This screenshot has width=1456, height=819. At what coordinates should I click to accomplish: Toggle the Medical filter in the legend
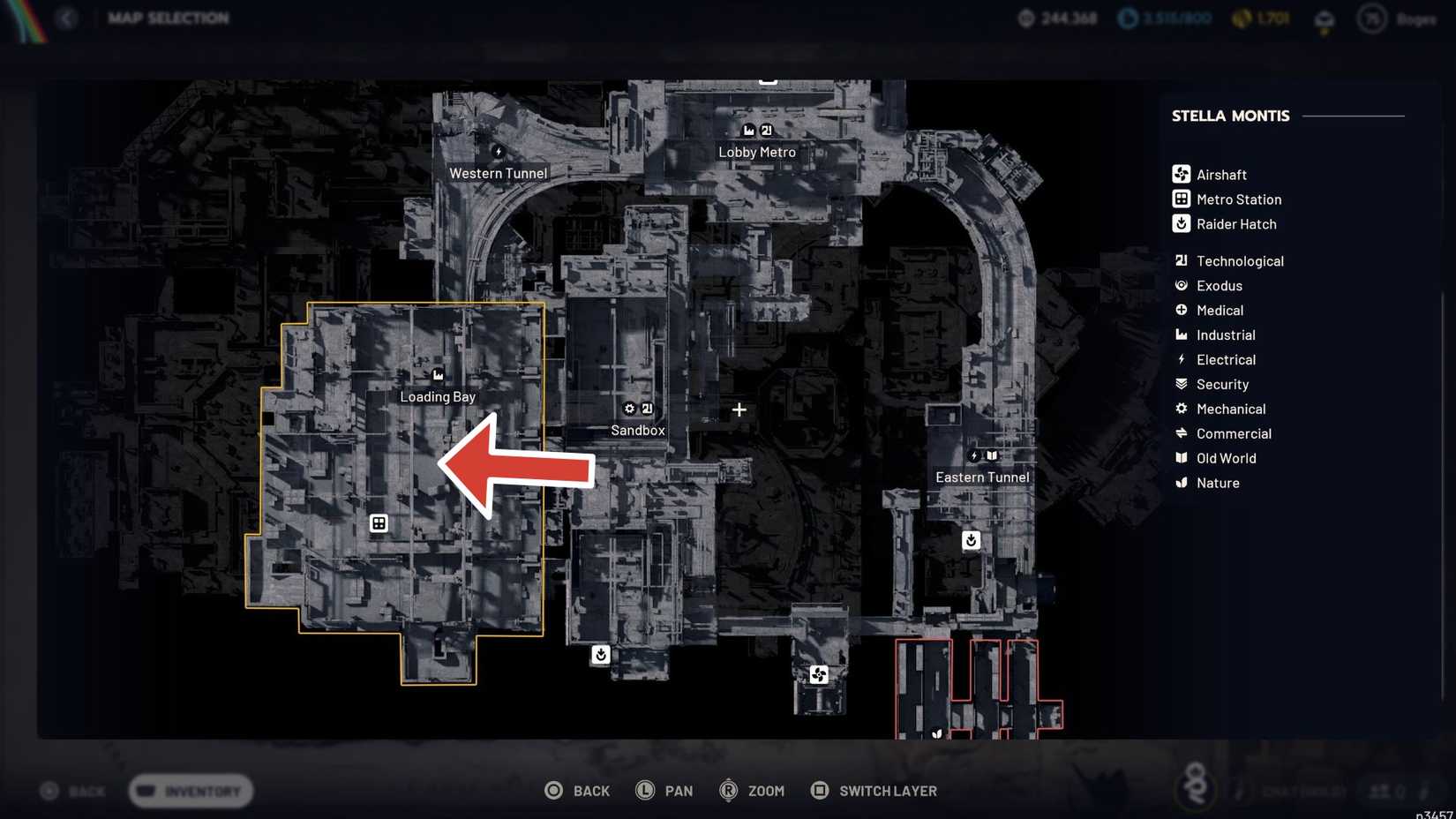coord(1220,310)
